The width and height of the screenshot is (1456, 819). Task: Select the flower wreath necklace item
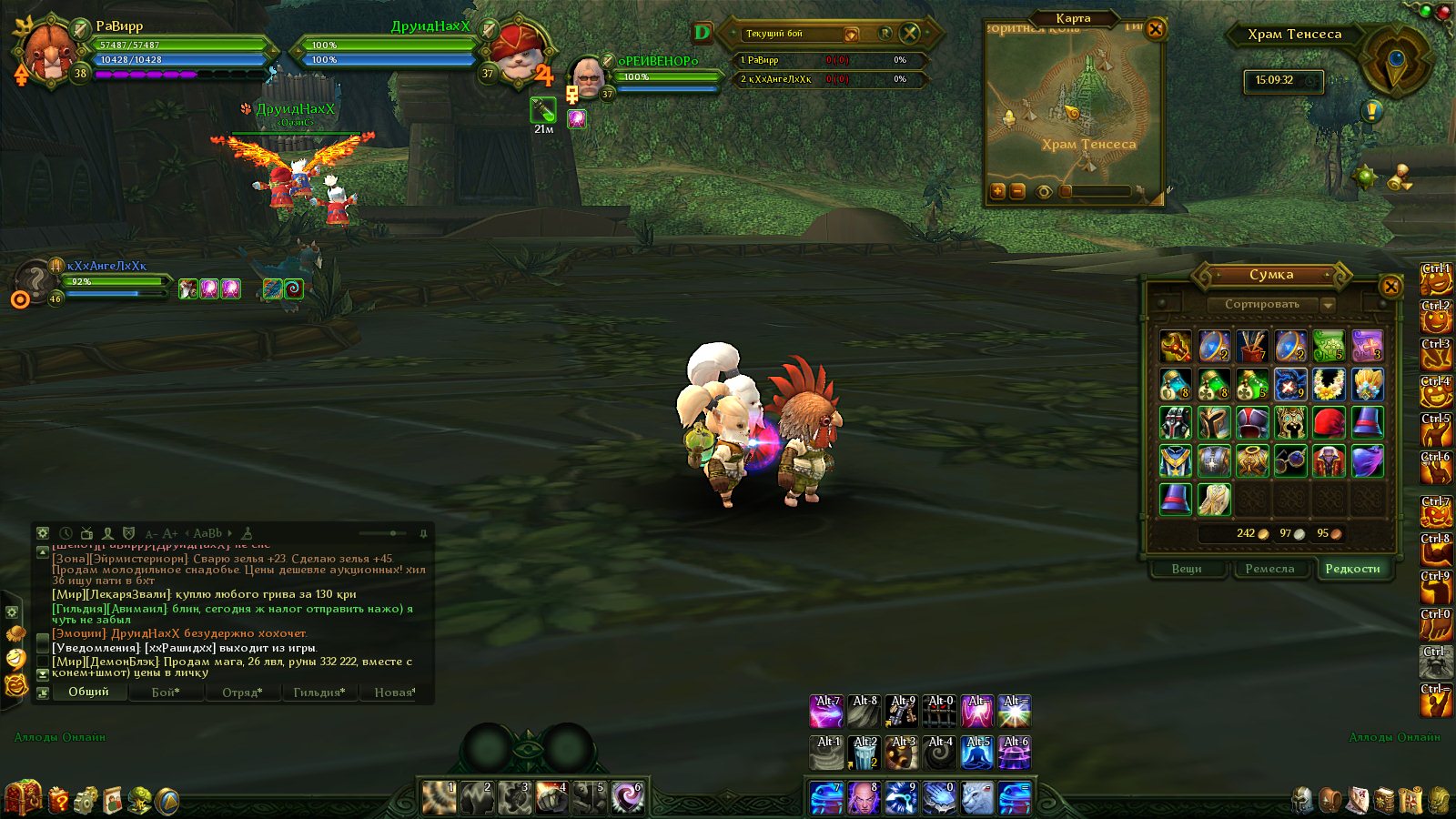point(1329,385)
